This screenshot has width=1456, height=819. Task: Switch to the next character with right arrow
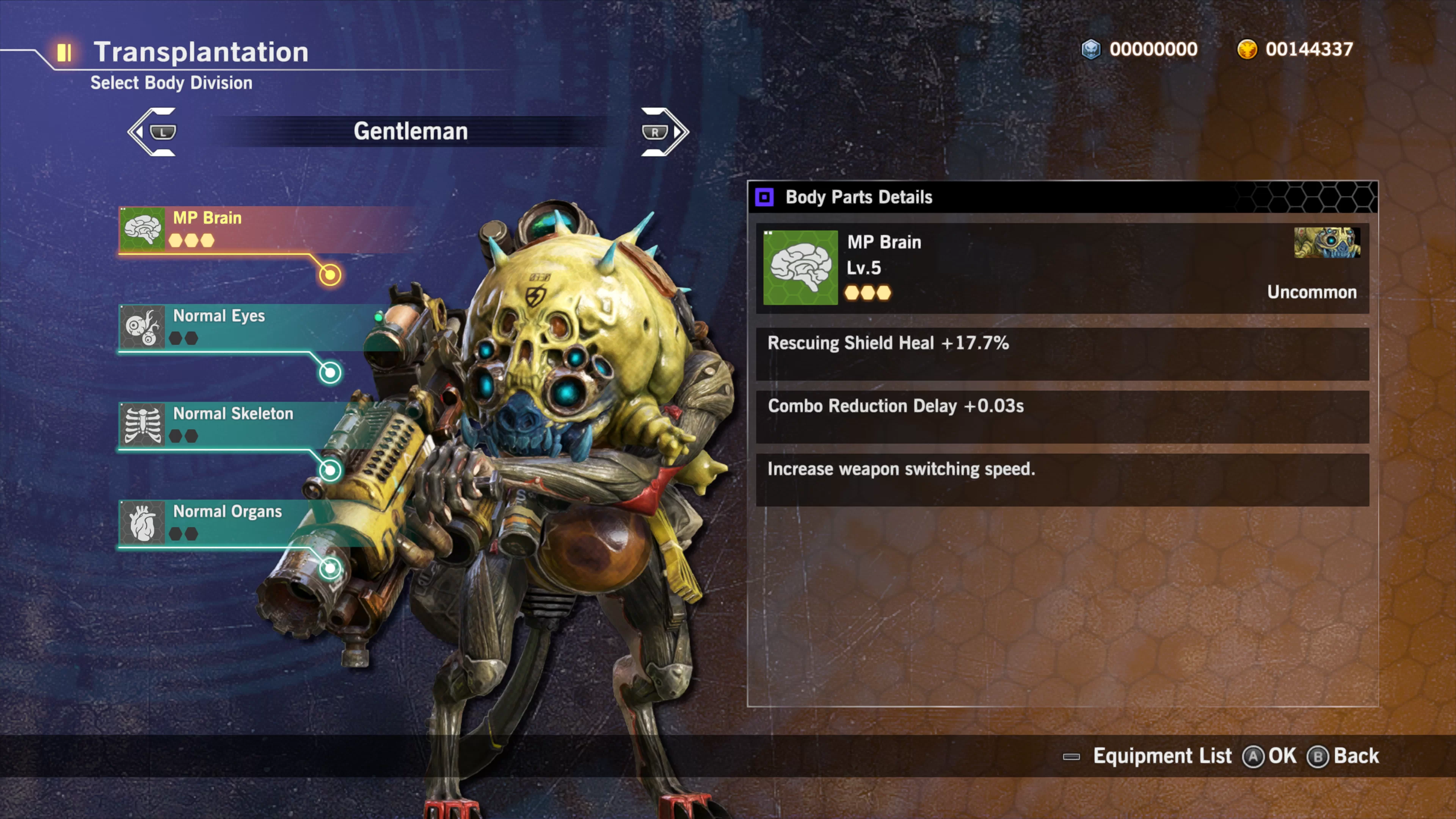[664, 132]
